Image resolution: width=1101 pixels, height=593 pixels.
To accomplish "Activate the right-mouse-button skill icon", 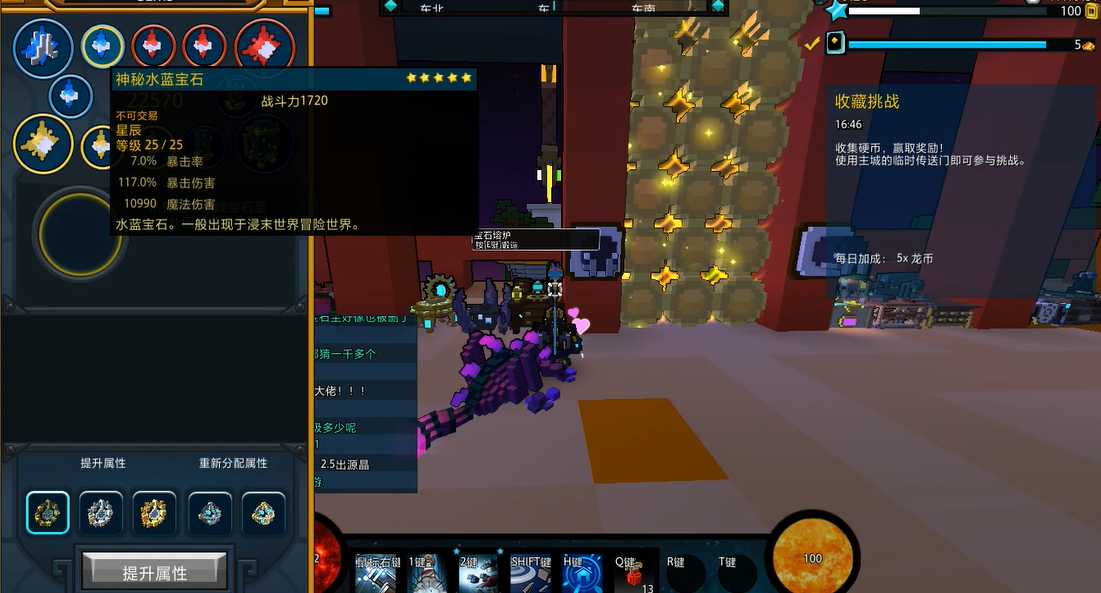I will click(376, 573).
